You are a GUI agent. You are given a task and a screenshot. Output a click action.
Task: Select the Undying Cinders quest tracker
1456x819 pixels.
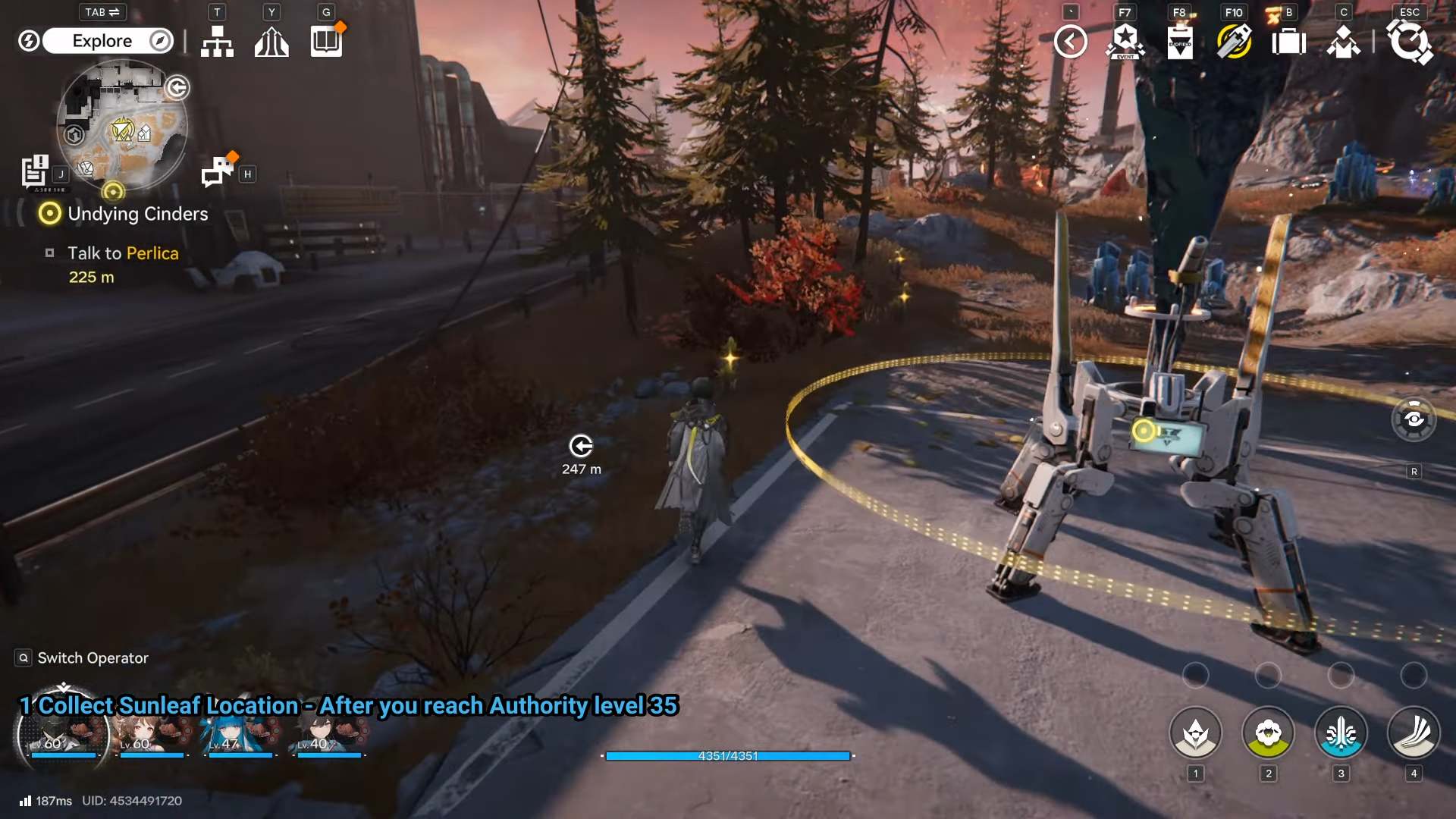(x=136, y=214)
